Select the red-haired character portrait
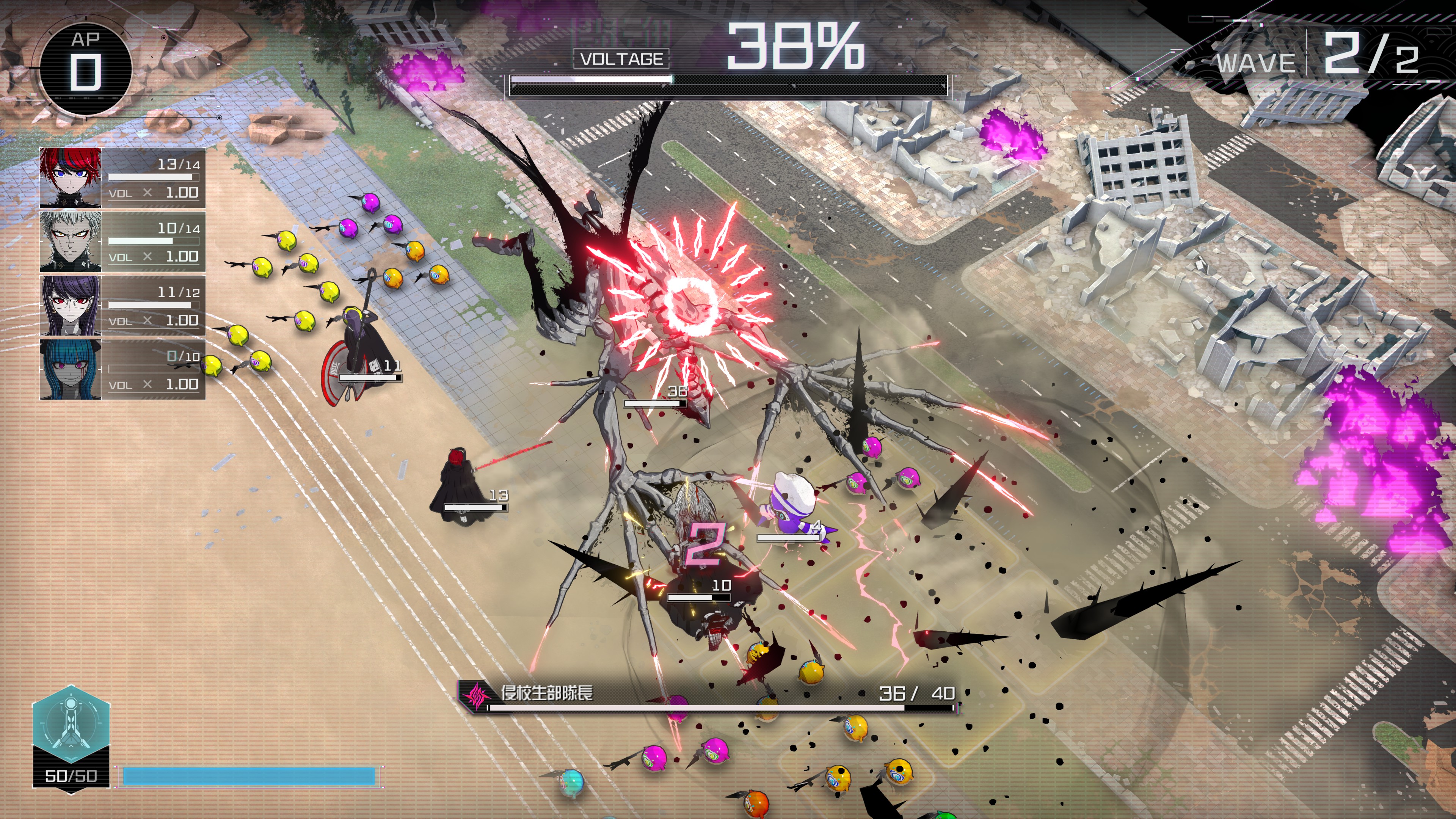Viewport: 1456px width, 819px height. tap(71, 177)
